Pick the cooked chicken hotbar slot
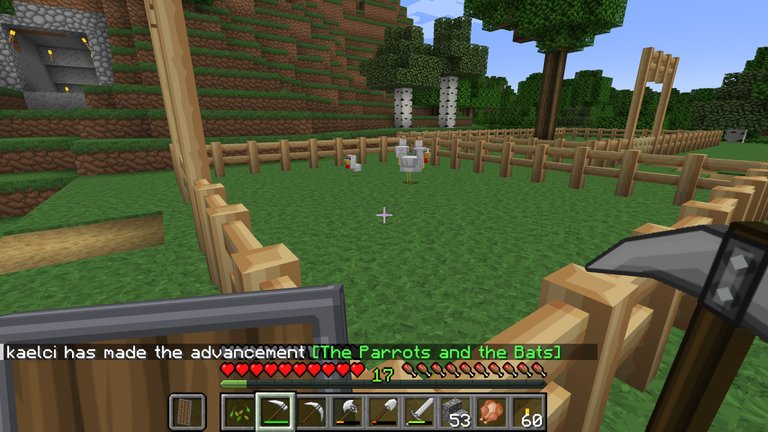Screen dimensions: 768x432 tap(493, 412)
